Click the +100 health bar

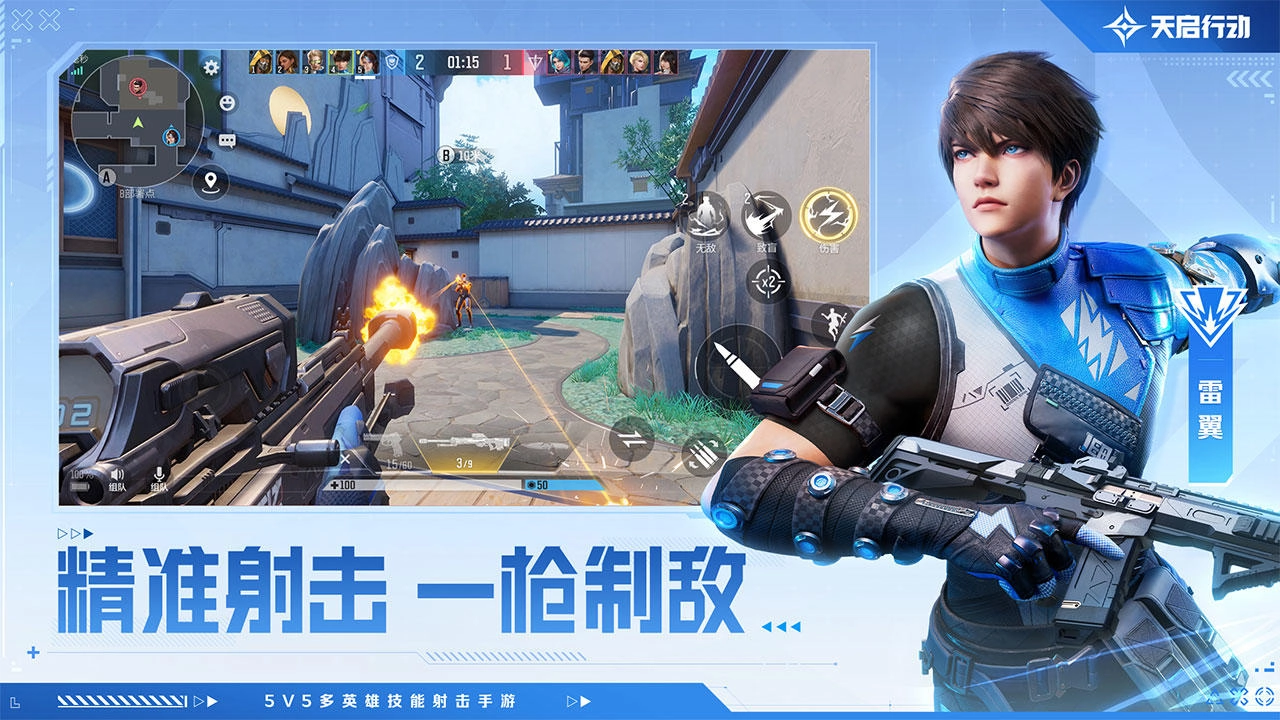point(345,484)
